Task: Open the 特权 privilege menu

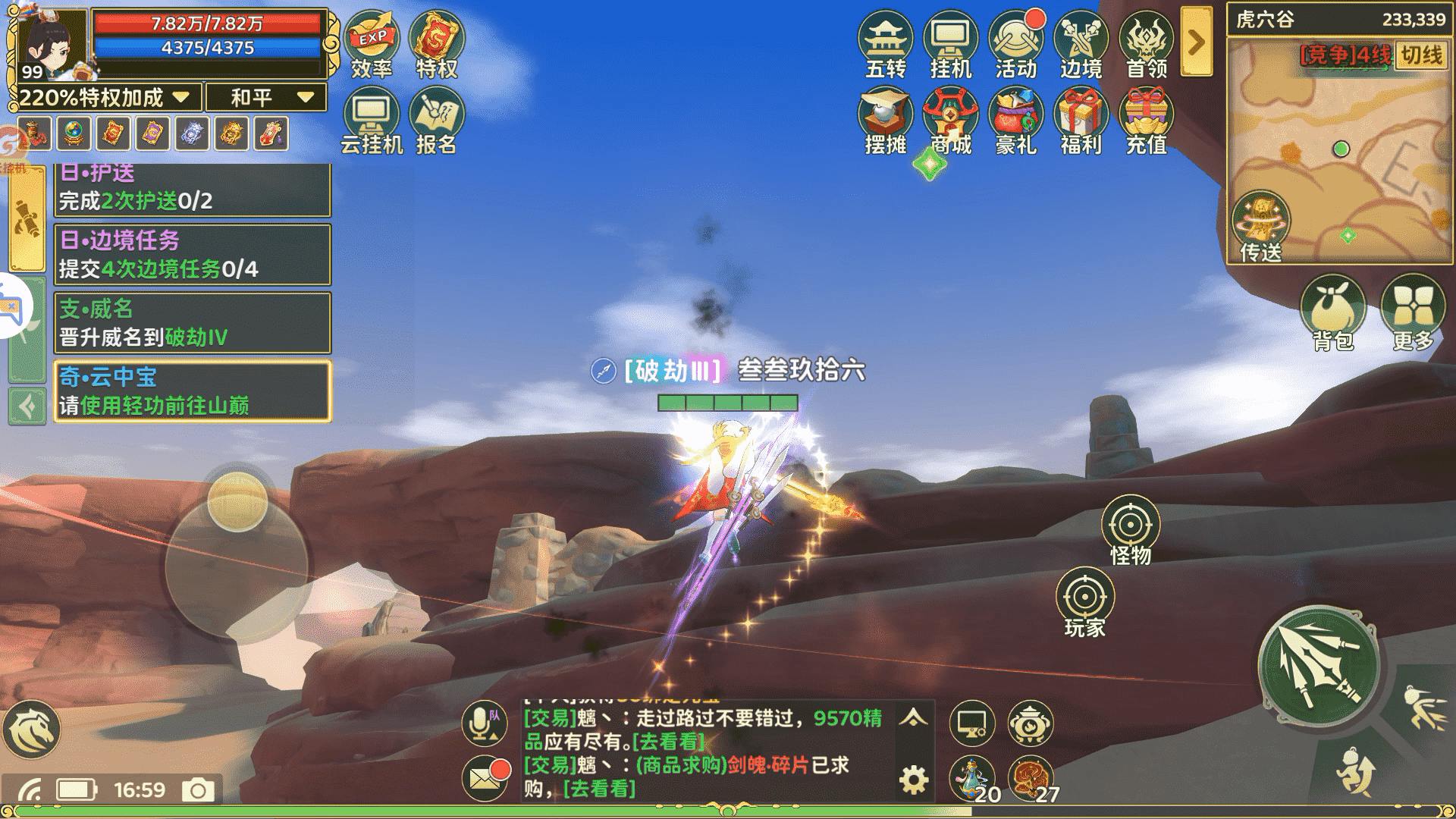Action: (437, 45)
